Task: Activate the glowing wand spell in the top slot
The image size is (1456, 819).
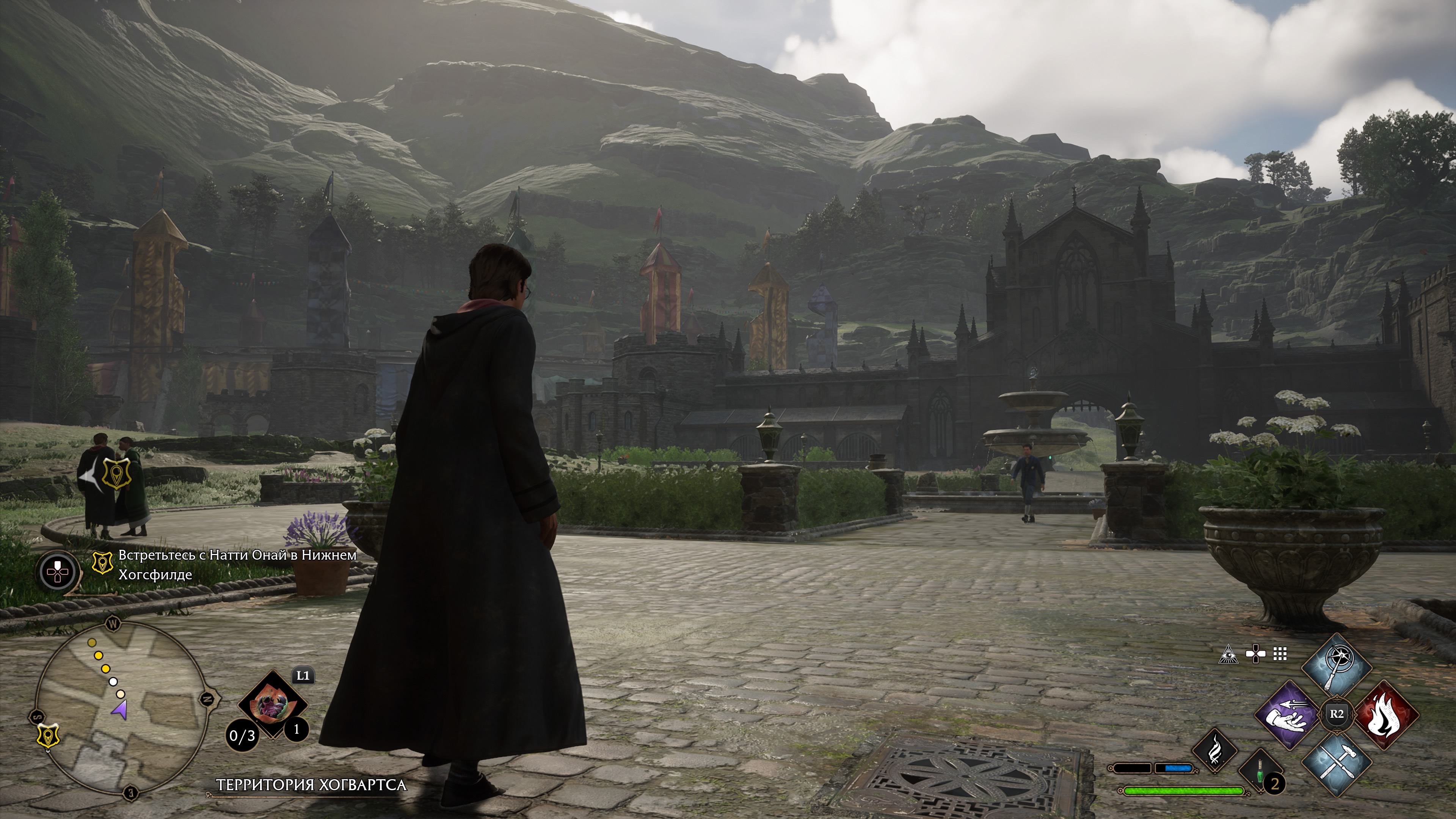Action: (x=1336, y=667)
